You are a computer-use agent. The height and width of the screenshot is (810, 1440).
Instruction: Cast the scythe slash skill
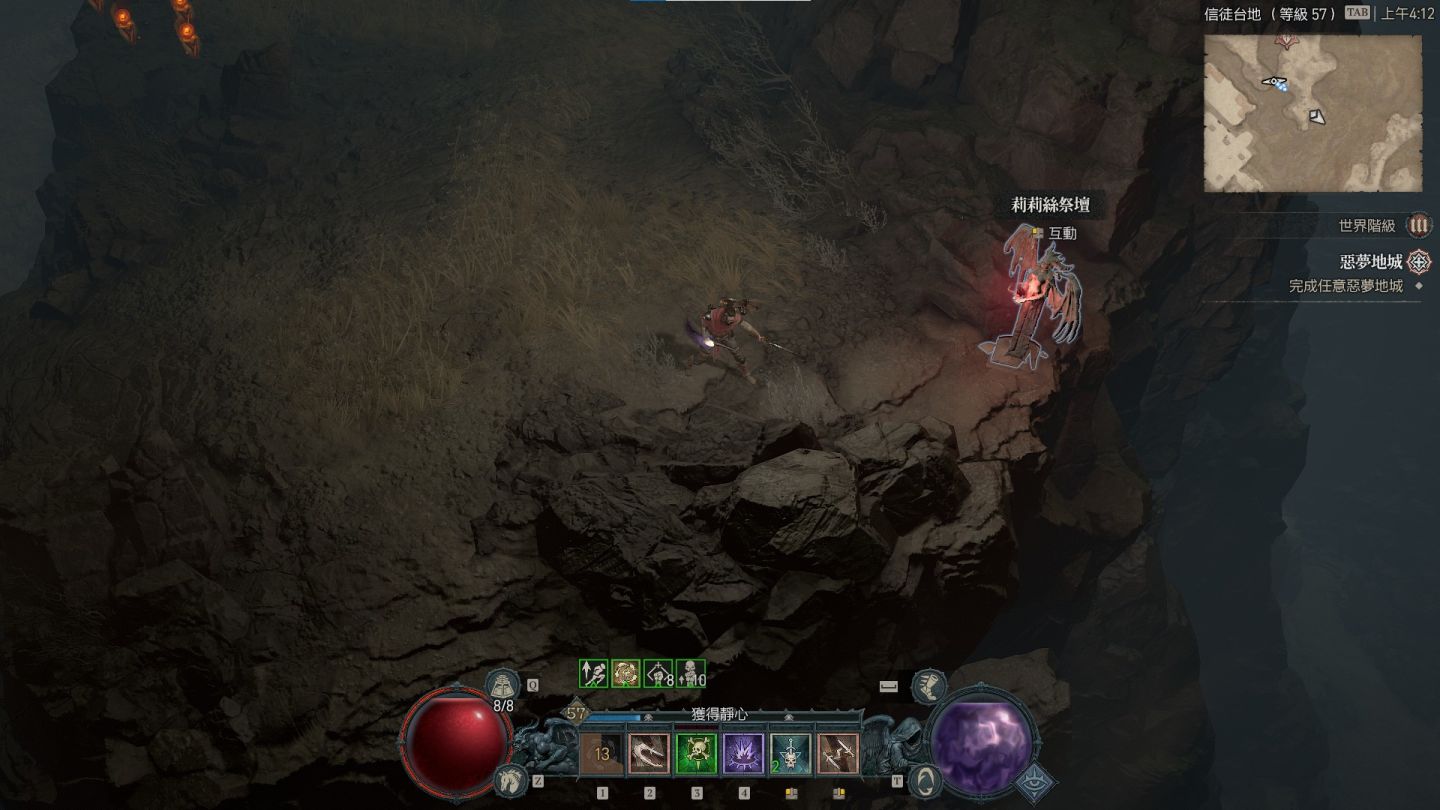click(x=649, y=754)
